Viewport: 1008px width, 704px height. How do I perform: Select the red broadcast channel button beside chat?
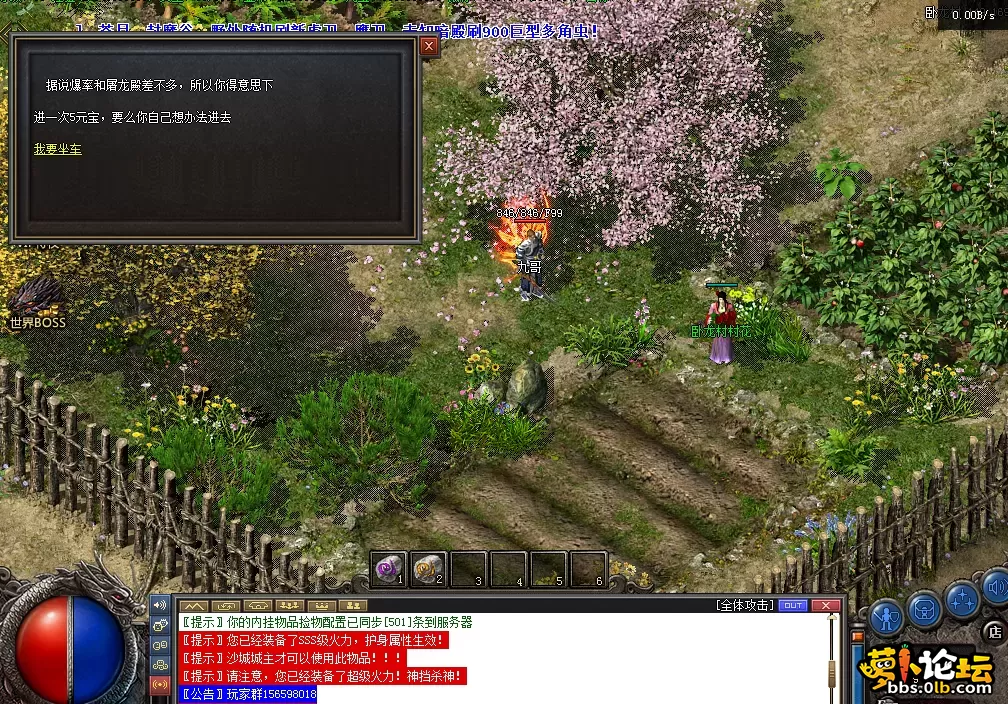[x=159, y=685]
